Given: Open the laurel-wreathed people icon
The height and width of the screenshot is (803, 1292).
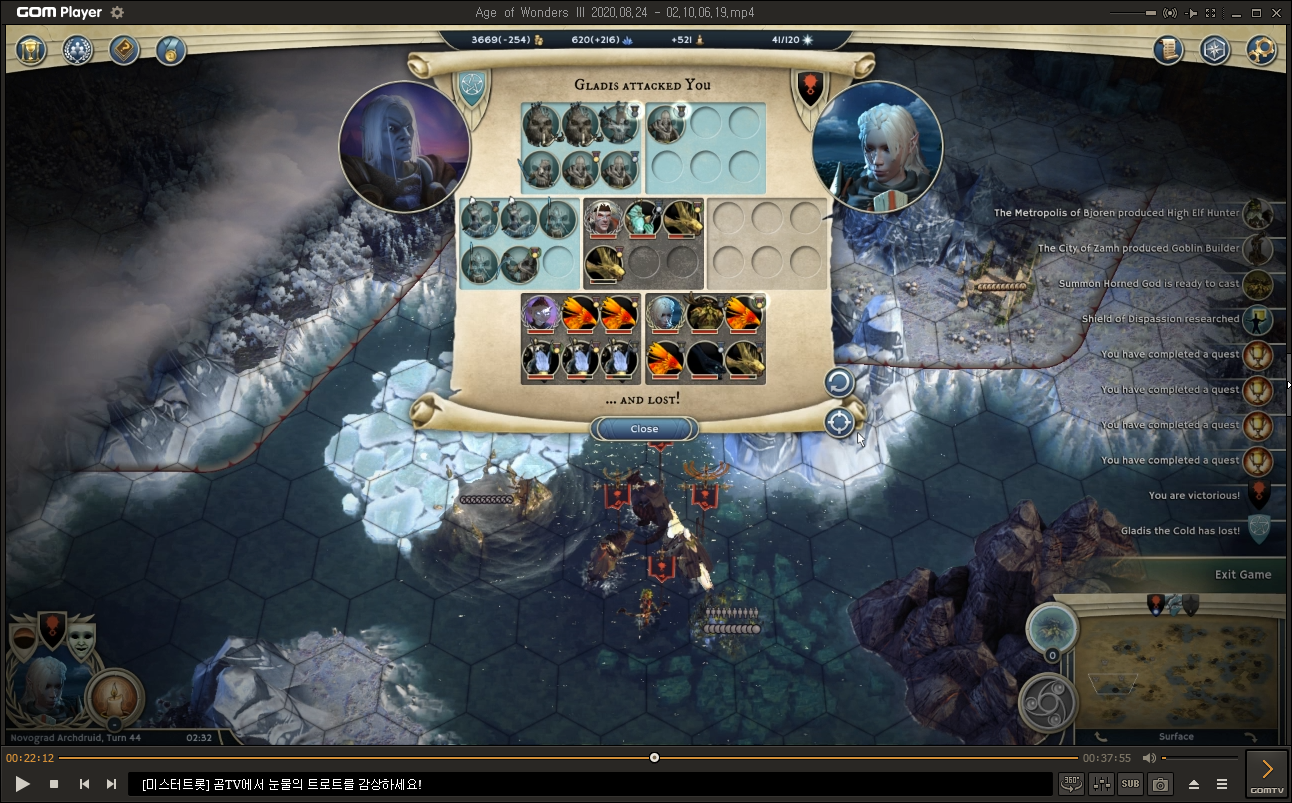Looking at the screenshot, I should 78,50.
